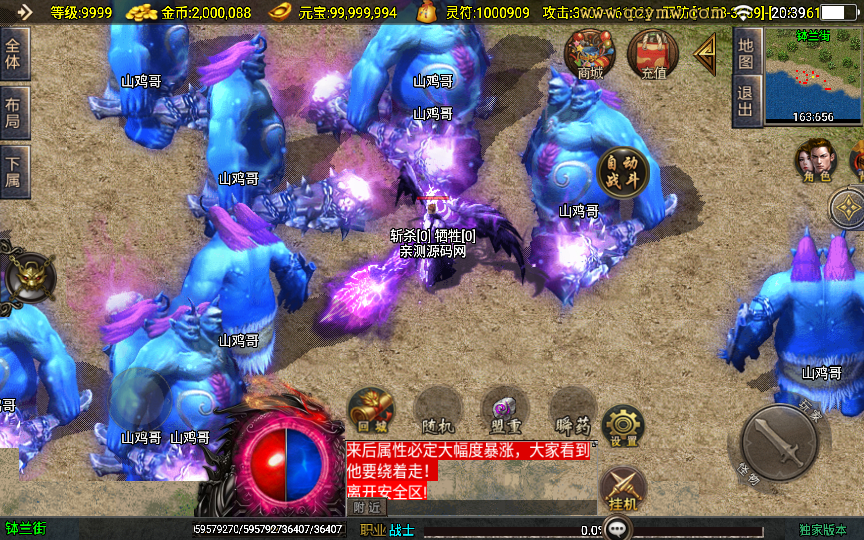The width and height of the screenshot is (864, 540).
Task: Switch chat to the 附近 nearby tab
Action: coord(368,507)
